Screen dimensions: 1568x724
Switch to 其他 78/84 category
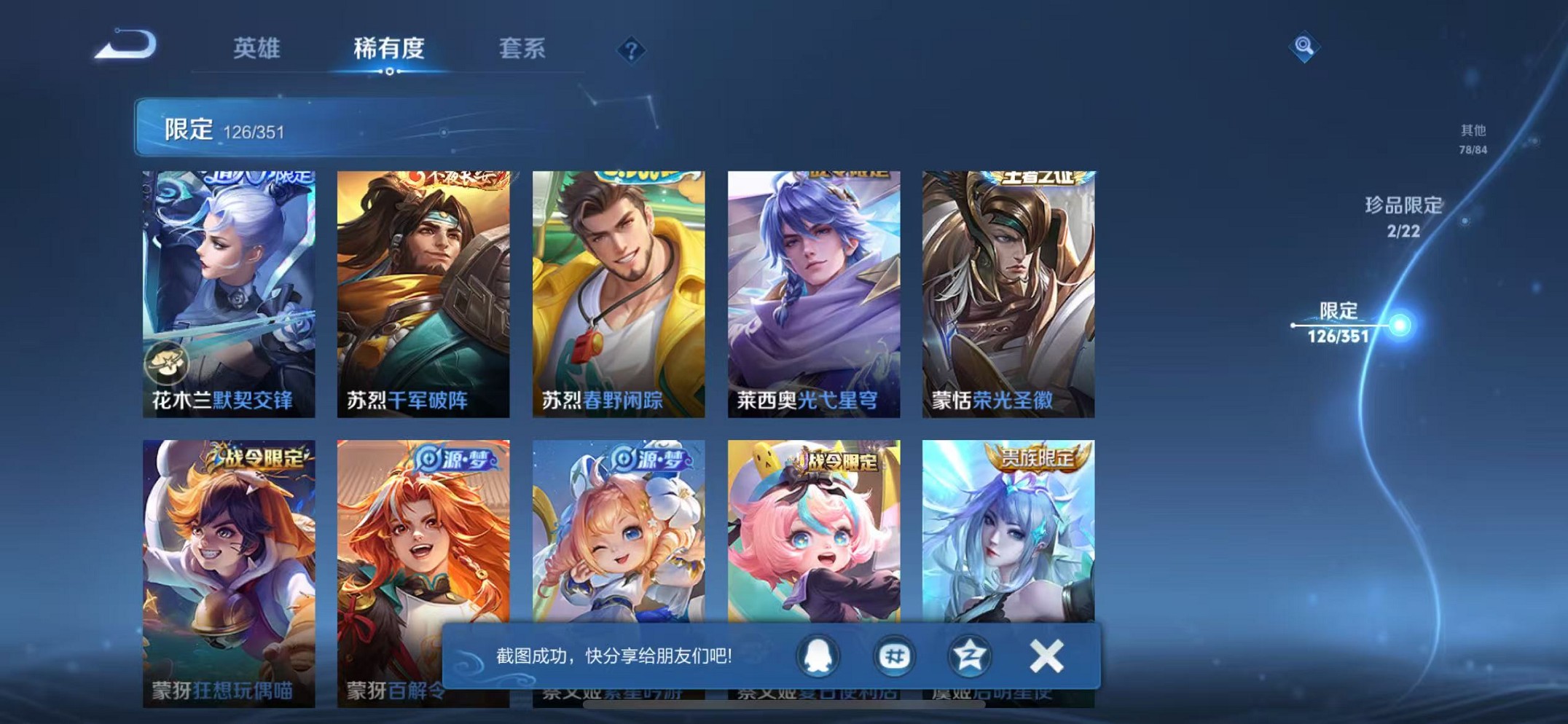coord(1472,138)
